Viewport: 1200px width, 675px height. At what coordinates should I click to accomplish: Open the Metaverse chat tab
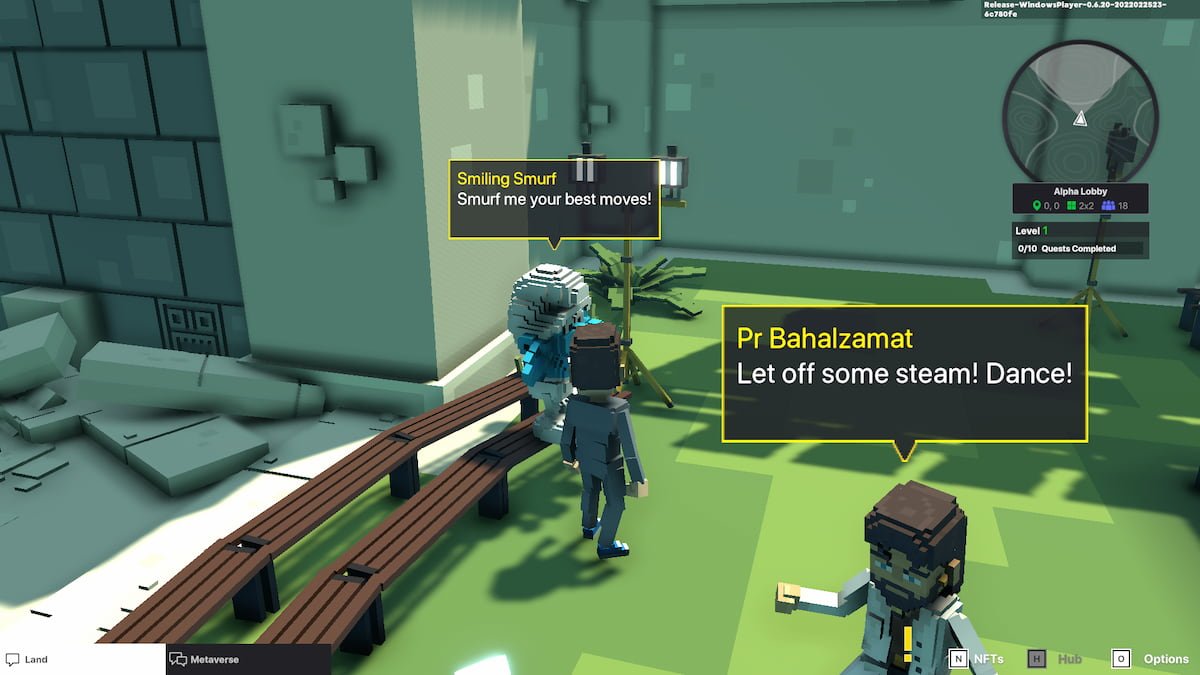pyautogui.click(x=247, y=659)
